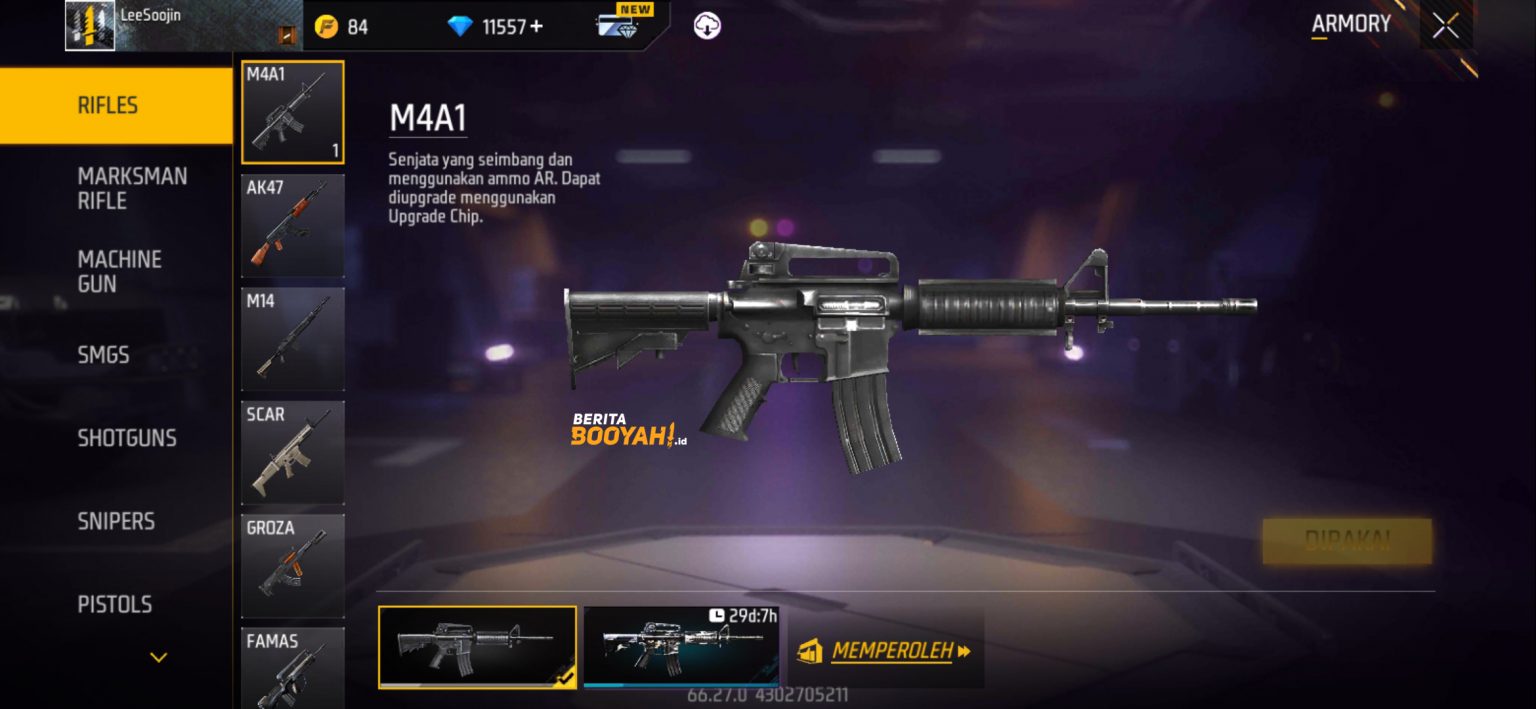Screen dimensions: 1536x709
Task: Switch to the Shotguns category
Action: pos(127,438)
